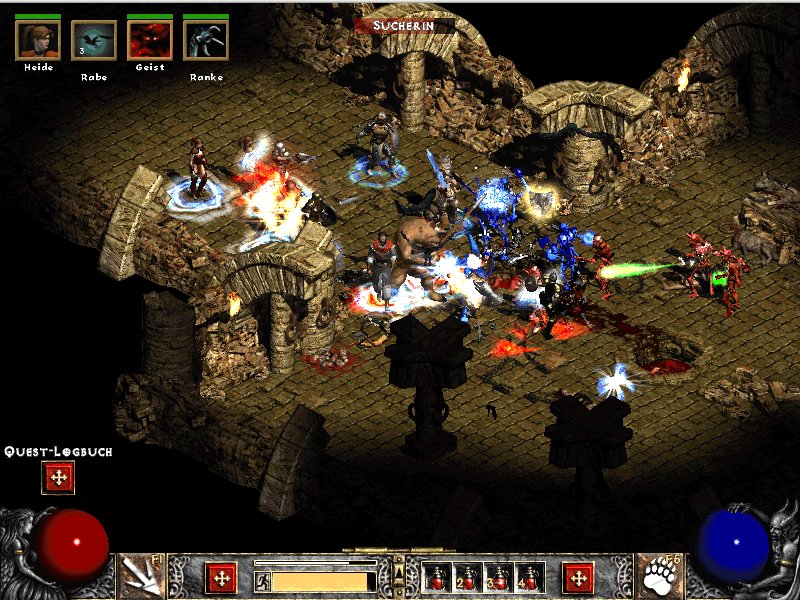The height and width of the screenshot is (600, 800).
Task: Click the Rabe raven summon portrait
Action: click(94, 40)
